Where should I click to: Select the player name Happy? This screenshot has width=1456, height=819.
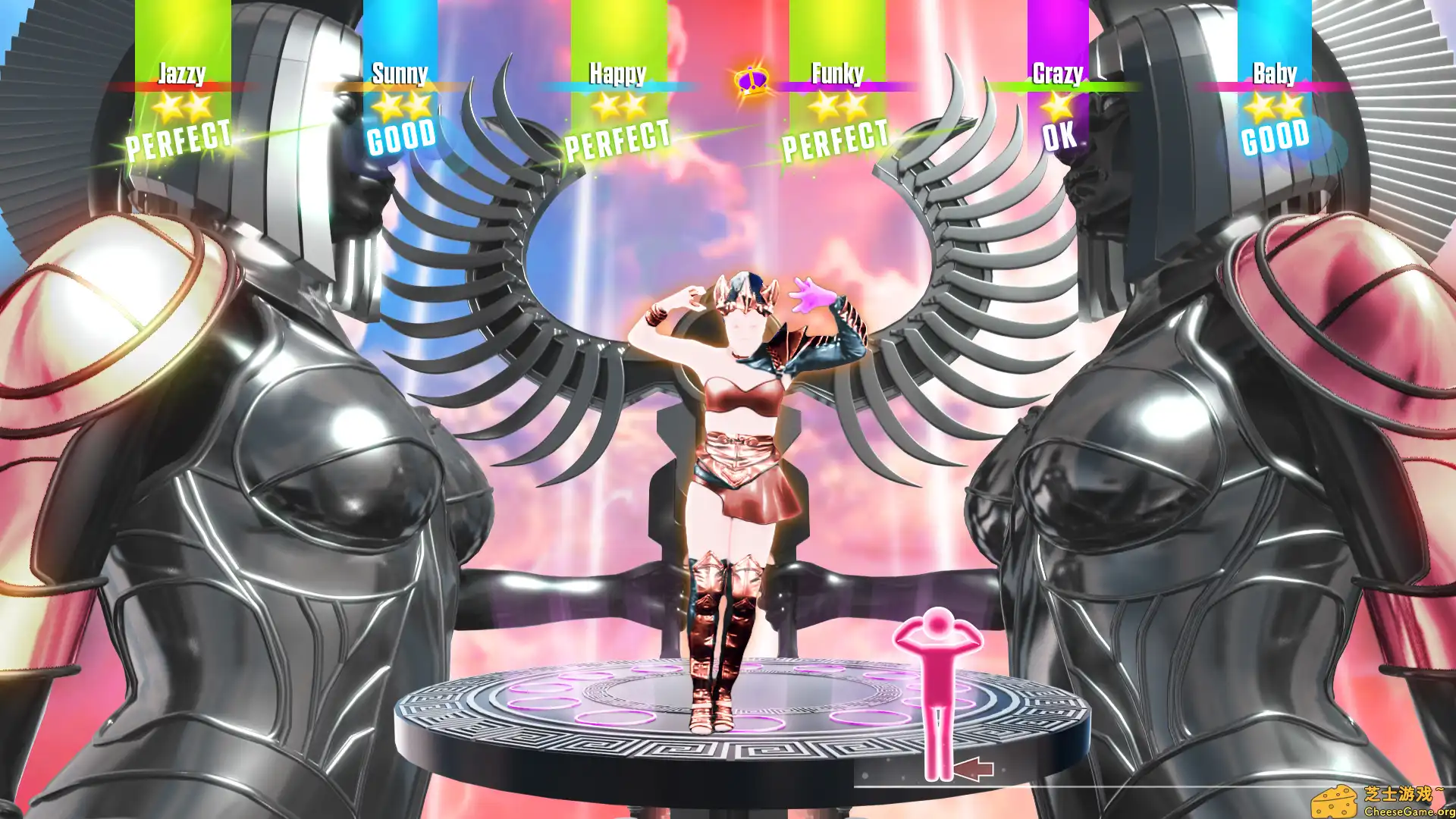619,74
